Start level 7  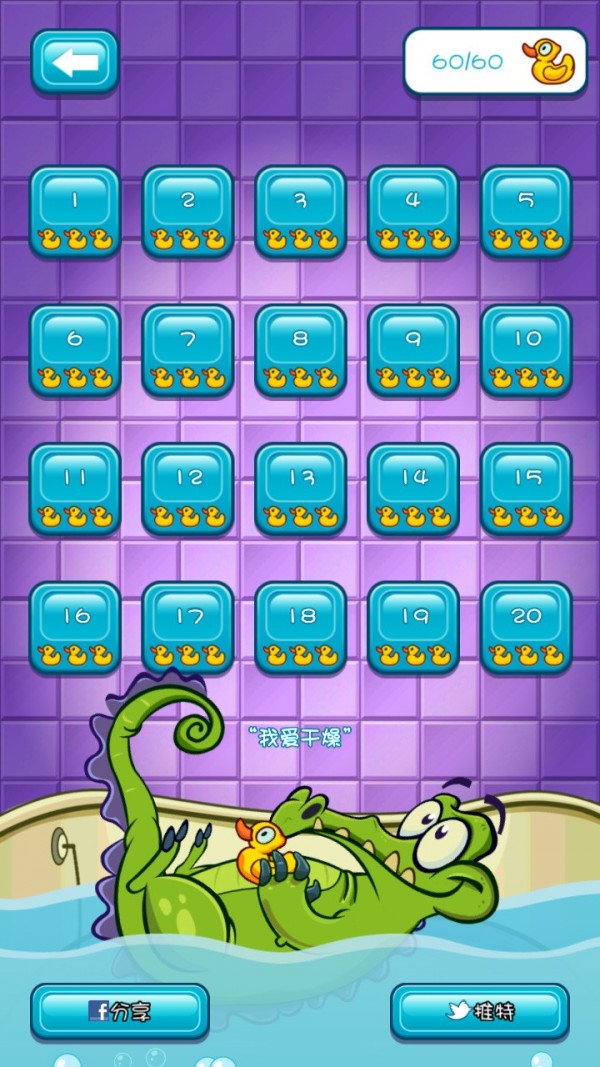pyautogui.click(x=188, y=350)
